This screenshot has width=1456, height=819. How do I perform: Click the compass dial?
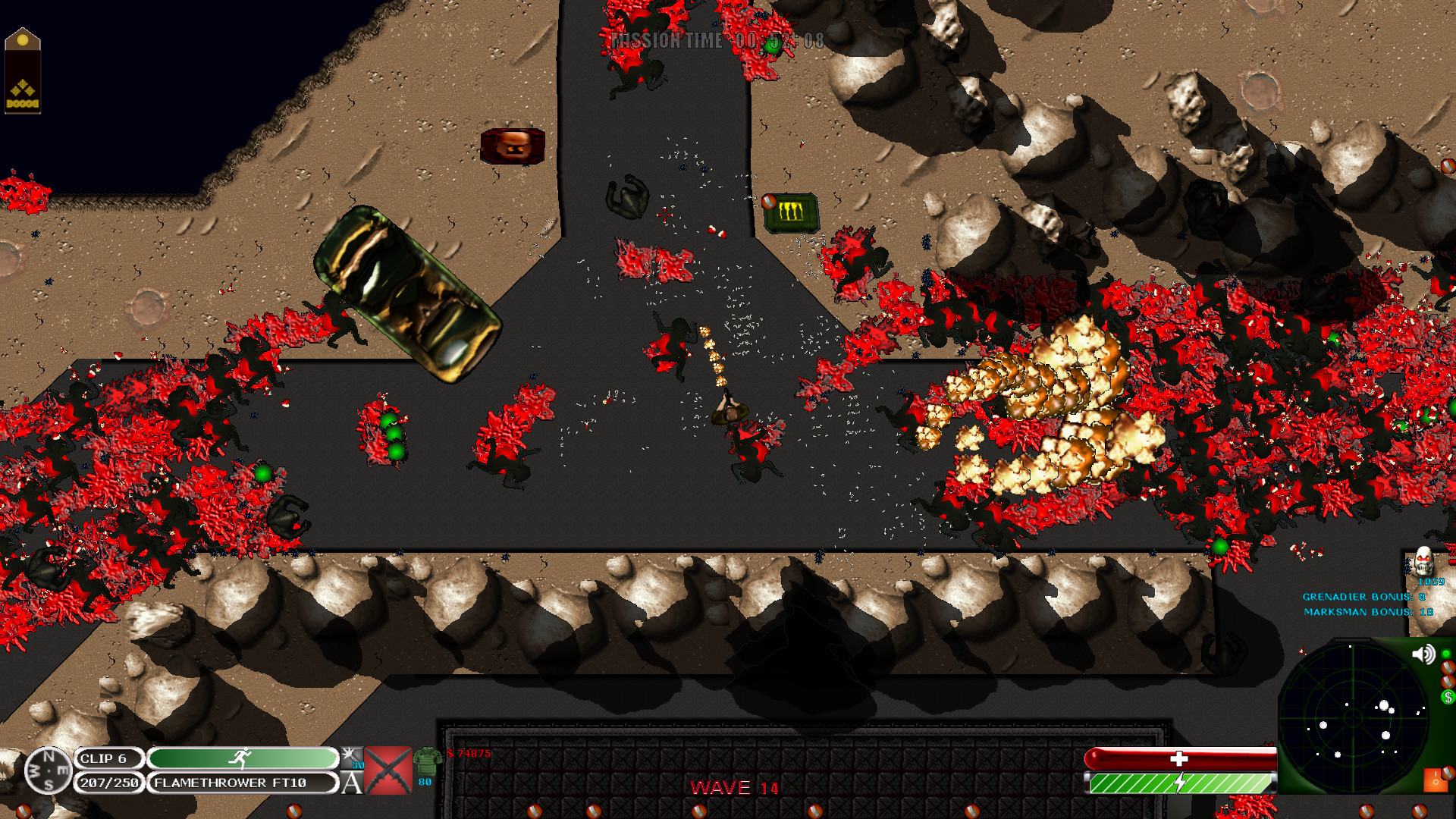click(x=49, y=770)
